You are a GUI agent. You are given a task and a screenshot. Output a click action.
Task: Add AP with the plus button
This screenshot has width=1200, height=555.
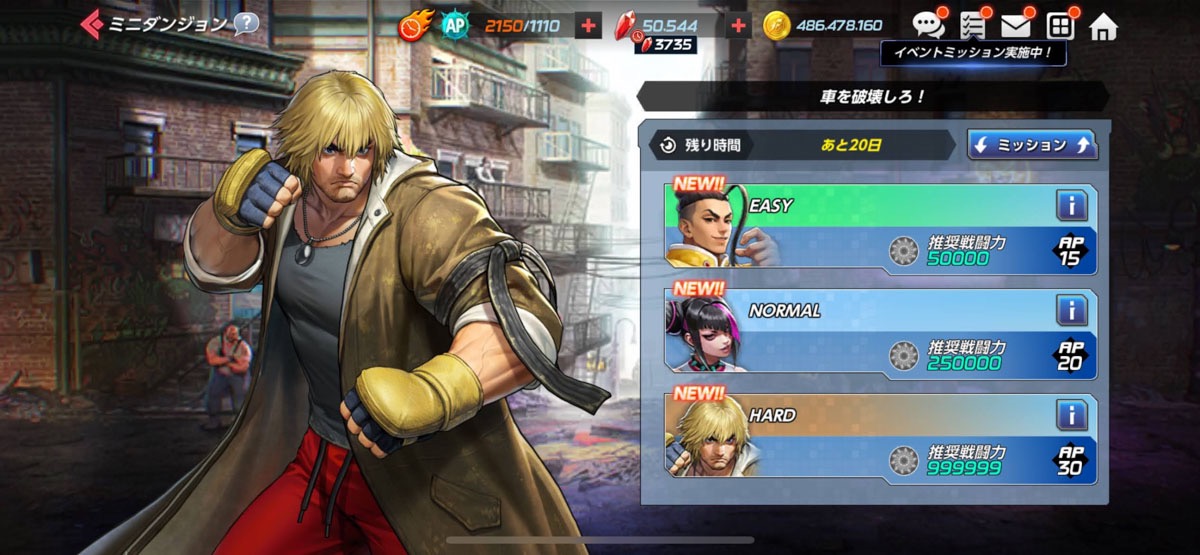click(x=589, y=26)
